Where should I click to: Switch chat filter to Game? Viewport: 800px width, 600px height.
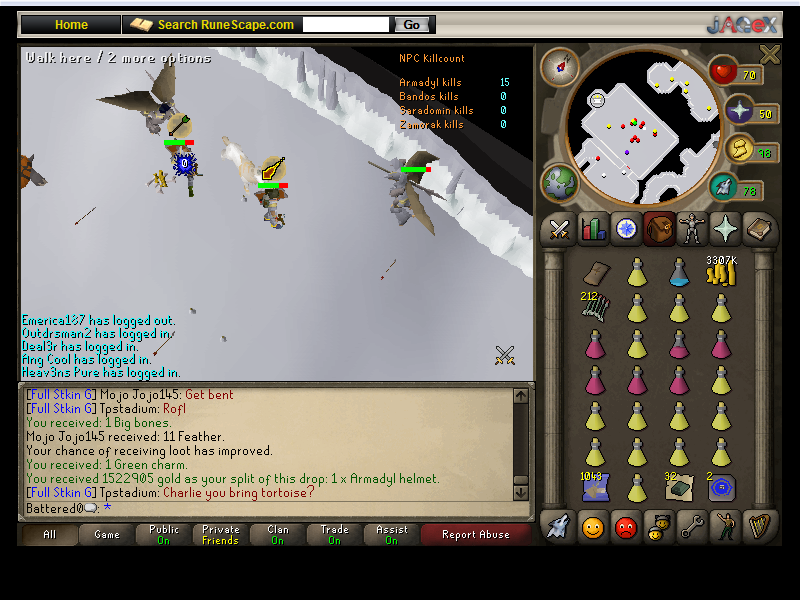(x=107, y=535)
